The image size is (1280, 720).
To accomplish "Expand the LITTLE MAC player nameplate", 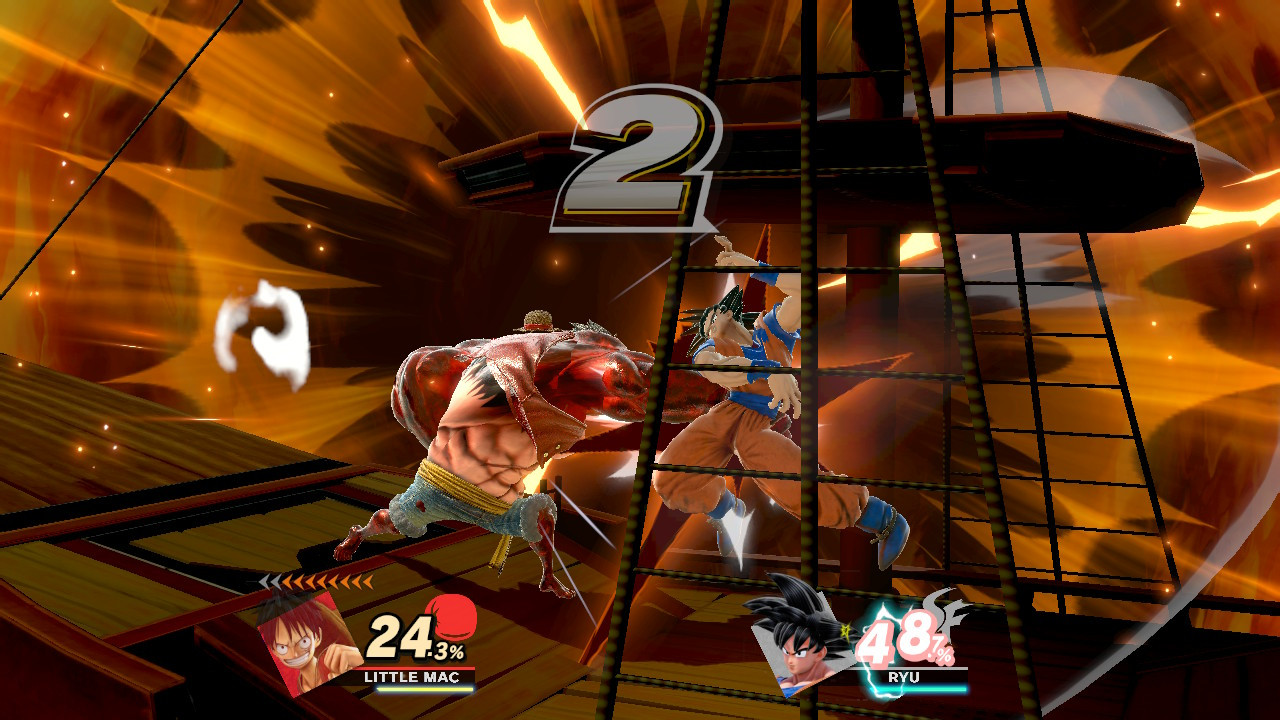I will click(x=412, y=677).
